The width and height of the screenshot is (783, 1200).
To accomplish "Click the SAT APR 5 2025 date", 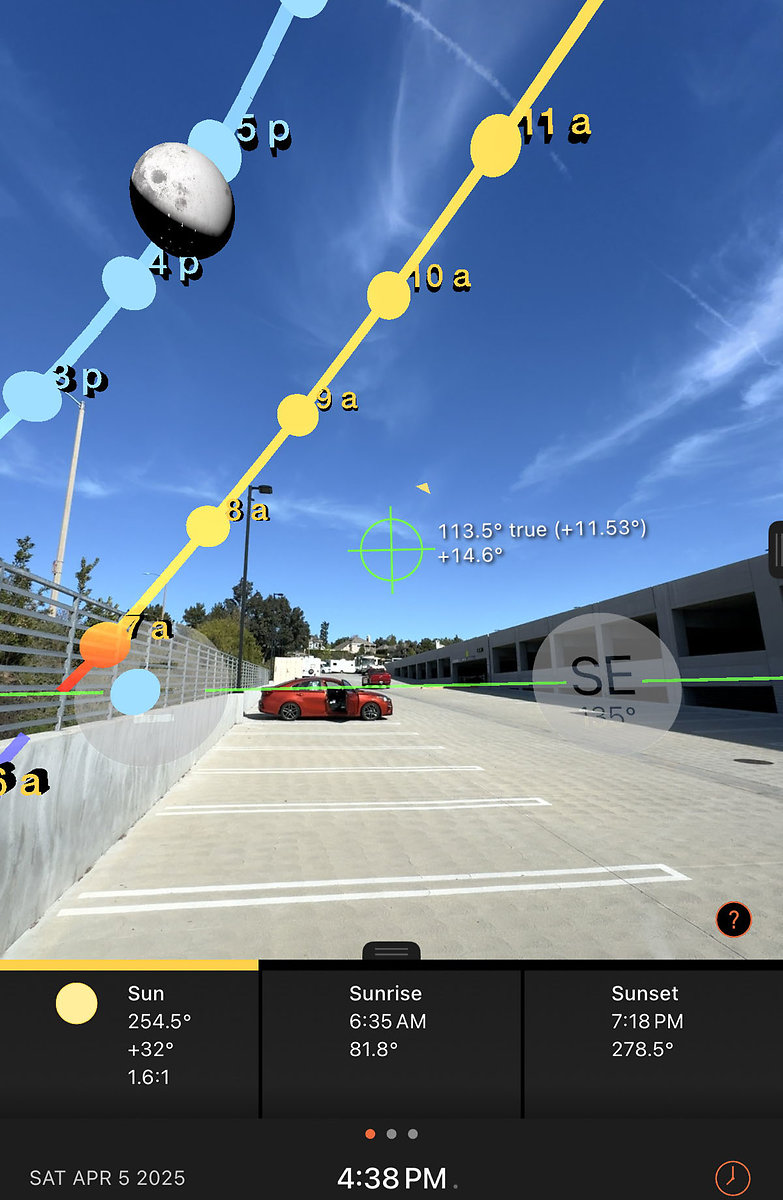I will [x=108, y=1178].
